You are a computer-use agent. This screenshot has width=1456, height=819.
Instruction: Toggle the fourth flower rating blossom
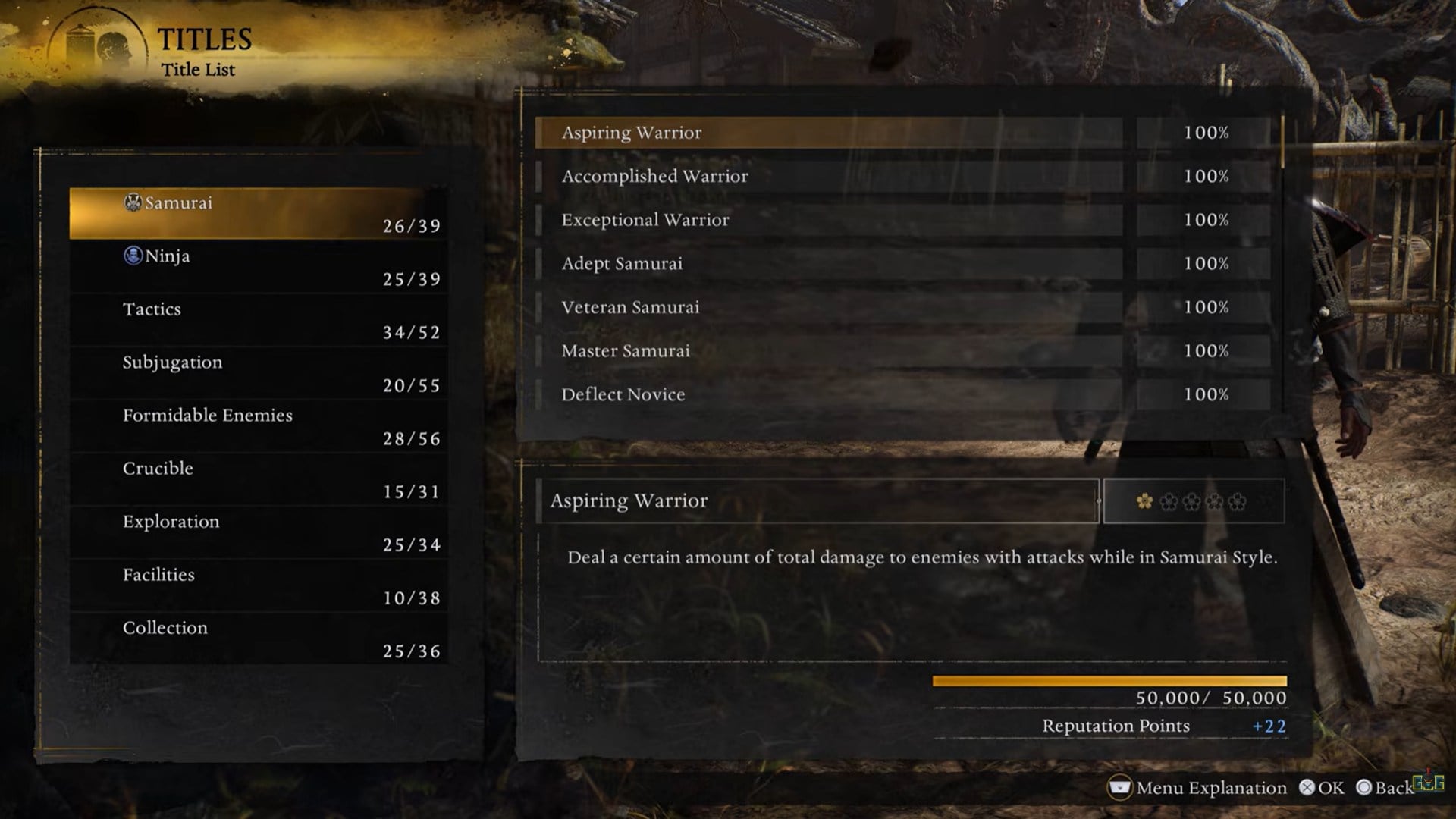click(x=1214, y=500)
